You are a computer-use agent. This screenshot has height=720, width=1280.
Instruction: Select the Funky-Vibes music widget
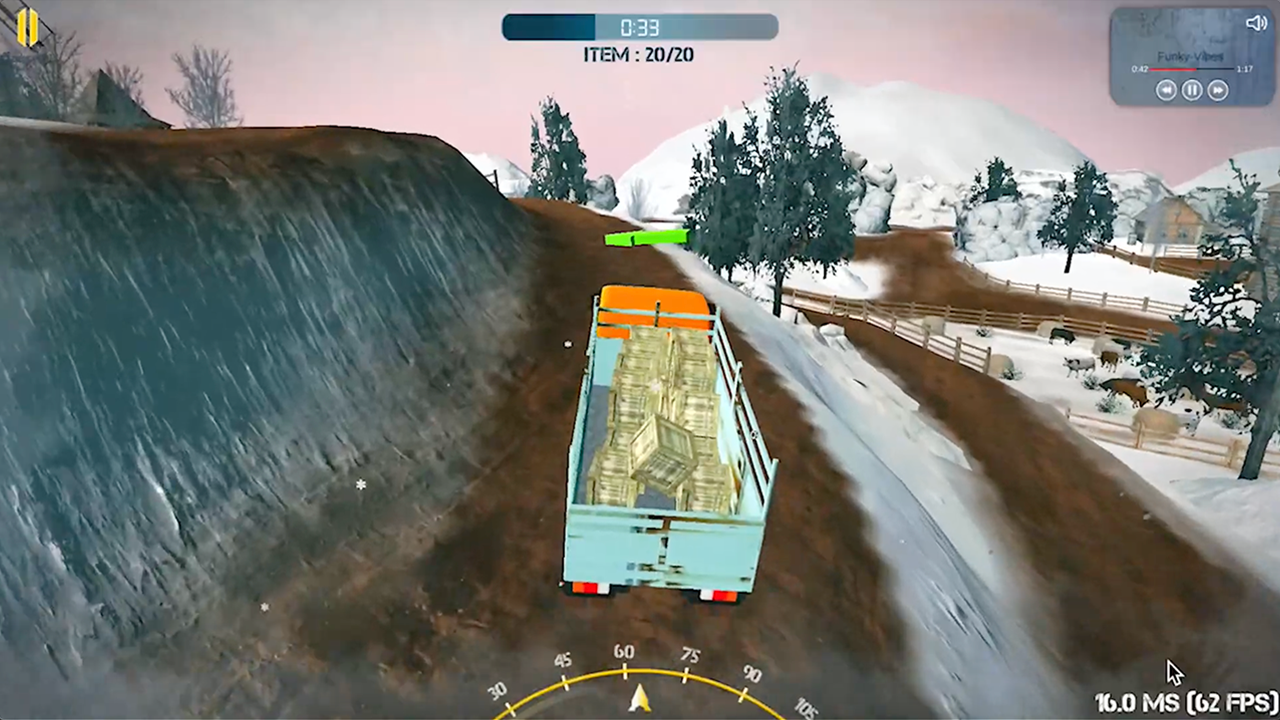click(1188, 55)
